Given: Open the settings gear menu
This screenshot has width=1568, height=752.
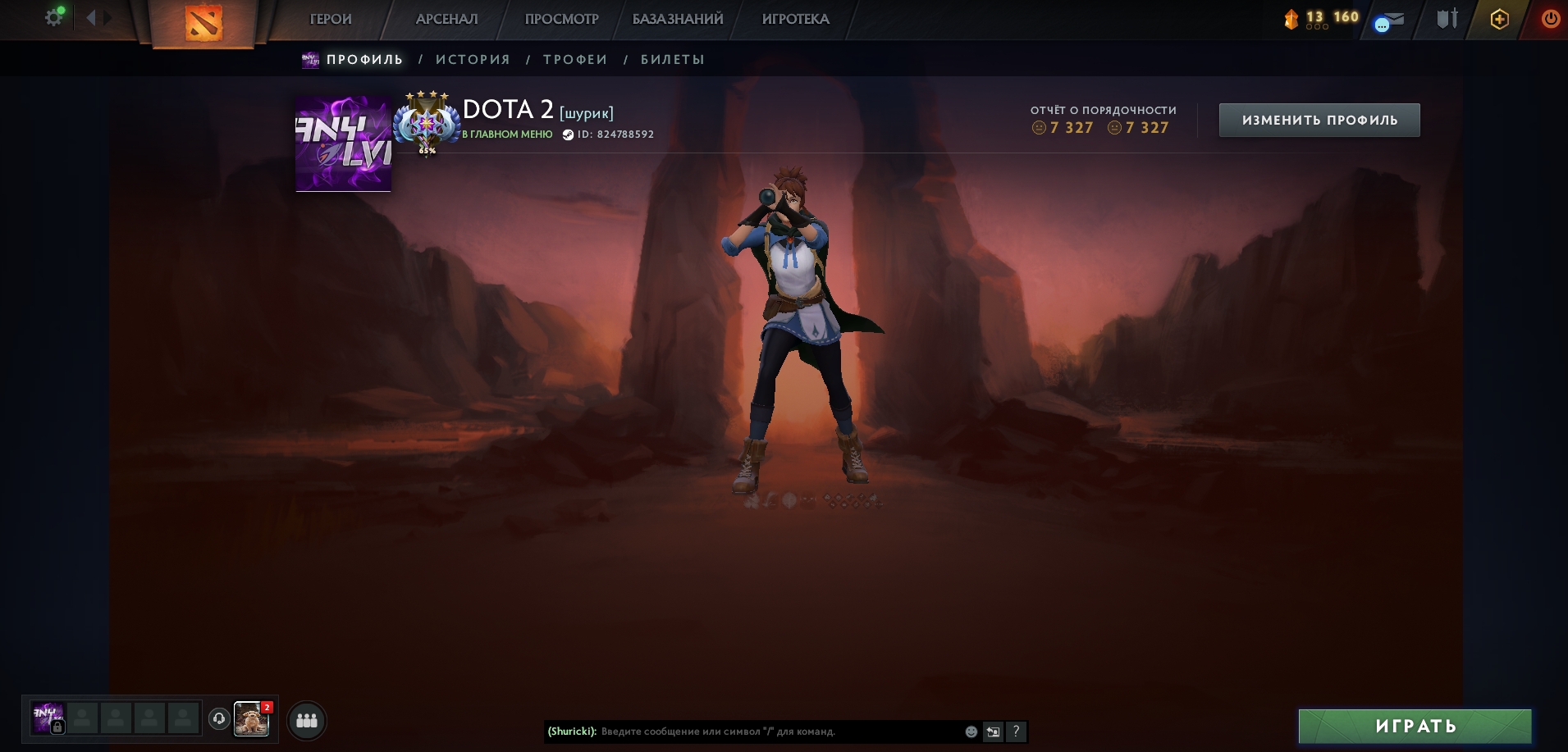Looking at the screenshot, I should [53, 17].
